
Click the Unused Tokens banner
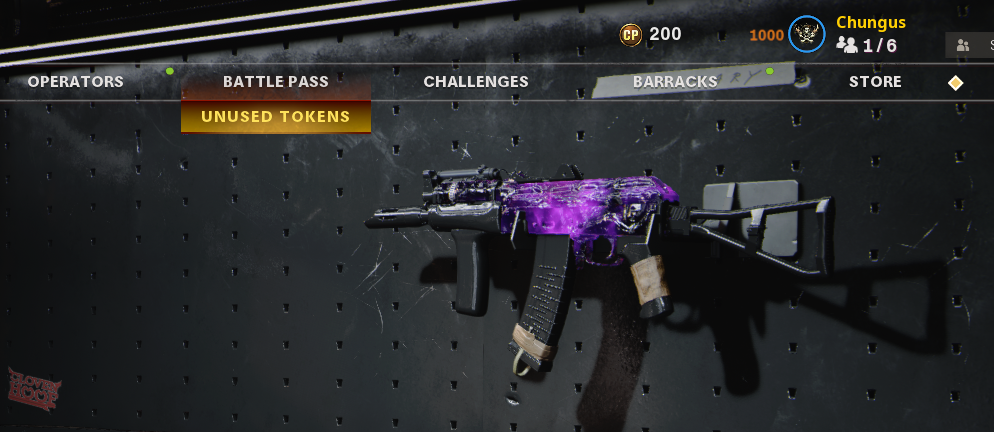276,117
